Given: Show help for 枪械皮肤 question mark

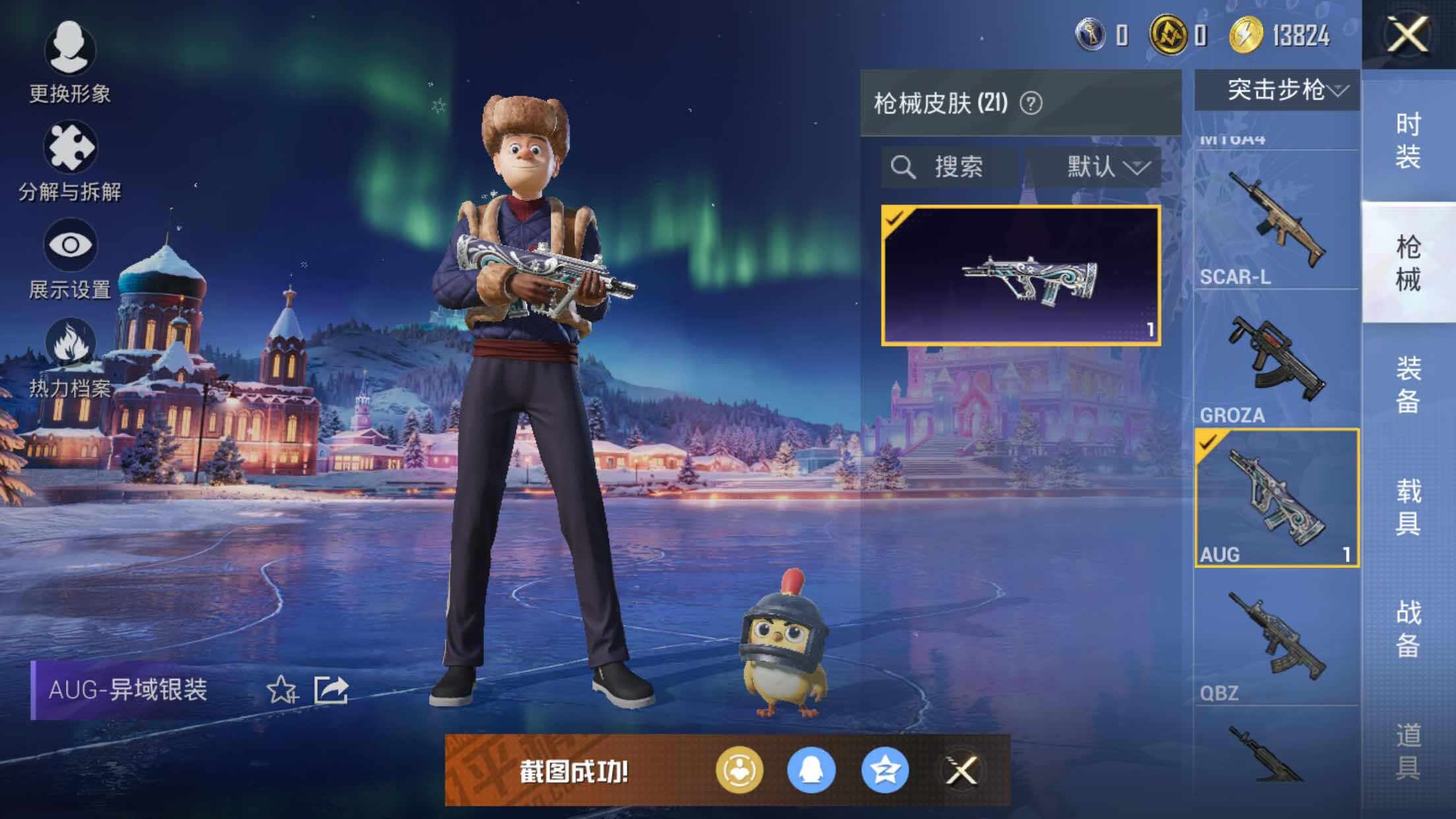Looking at the screenshot, I should [x=1031, y=104].
